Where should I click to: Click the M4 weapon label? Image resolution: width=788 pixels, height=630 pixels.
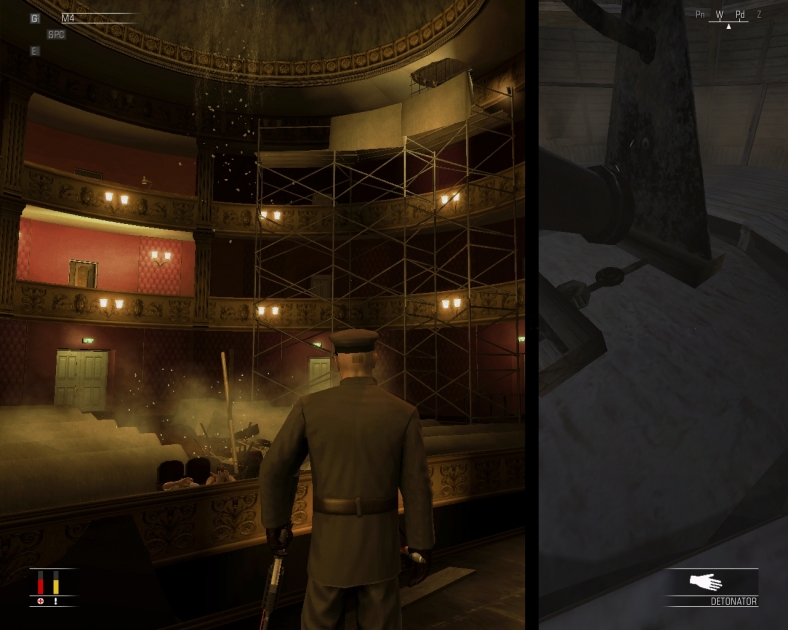click(69, 18)
